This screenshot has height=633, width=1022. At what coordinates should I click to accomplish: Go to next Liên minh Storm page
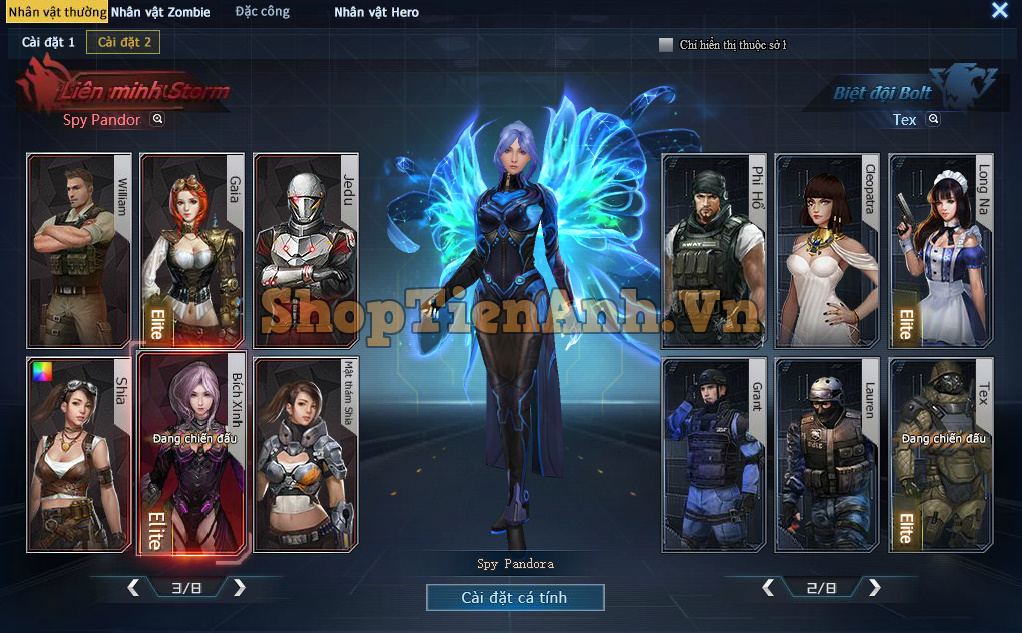coord(240,588)
